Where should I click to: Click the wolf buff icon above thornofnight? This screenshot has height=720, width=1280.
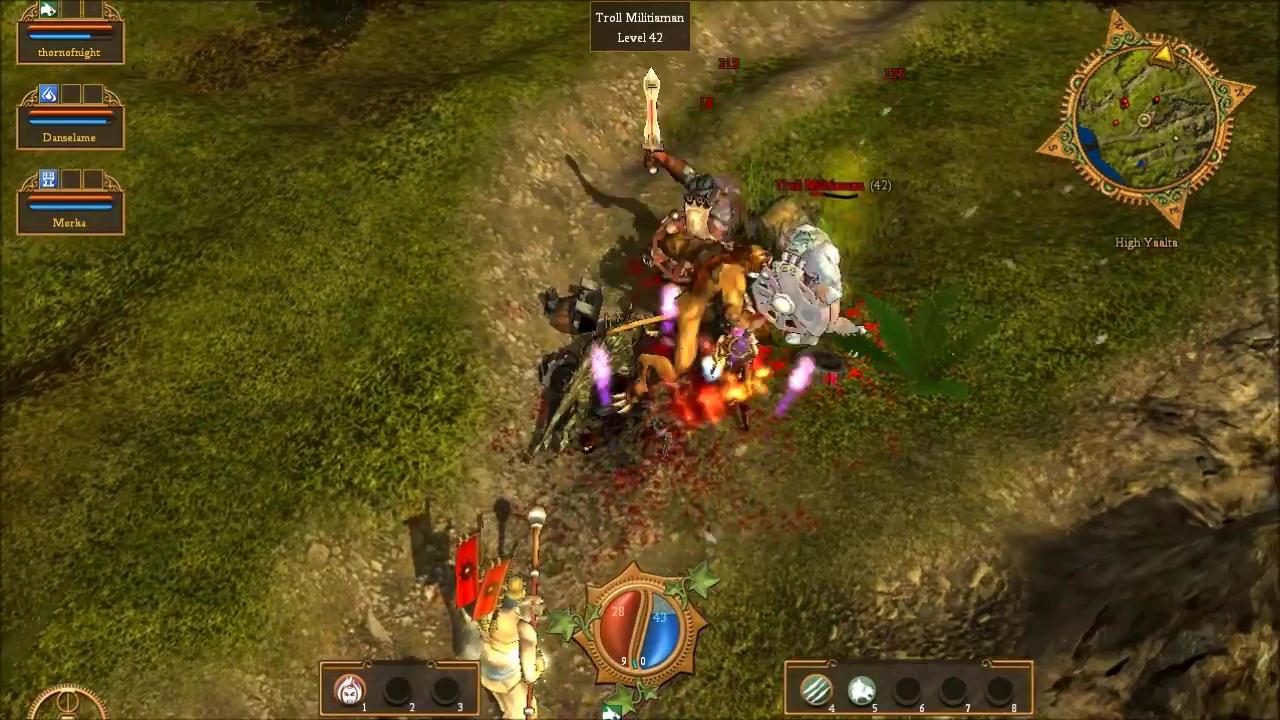click(48, 10)
